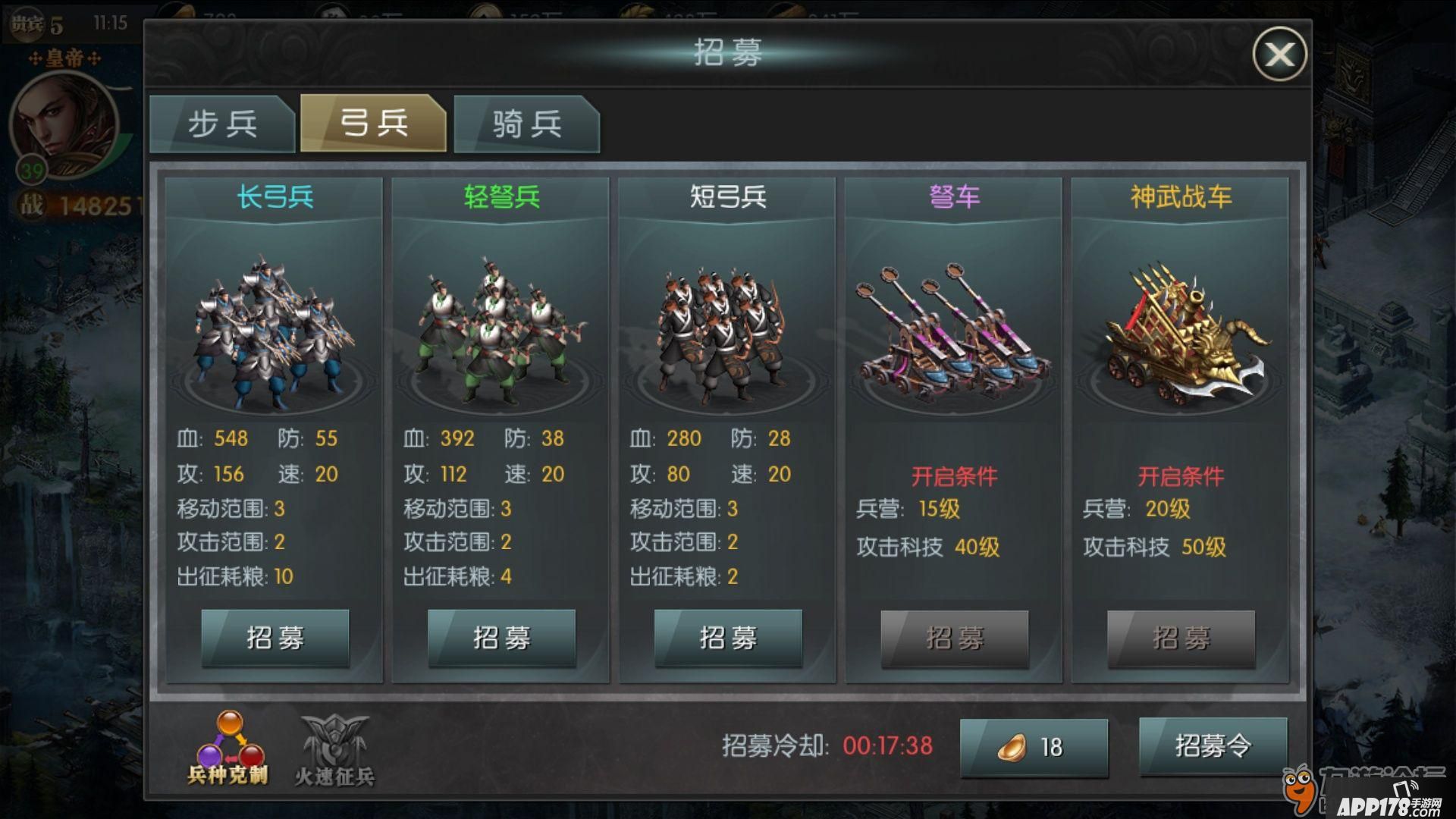Spend 18 gold ingots to skip cooldown
Screen dimensions: 1456x819
(1034, 747)
